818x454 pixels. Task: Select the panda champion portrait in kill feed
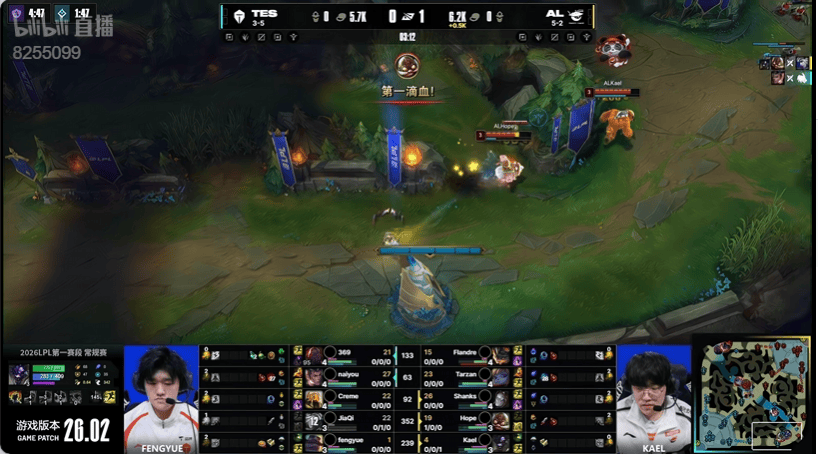pyautogui.click(x=612, y=48)
